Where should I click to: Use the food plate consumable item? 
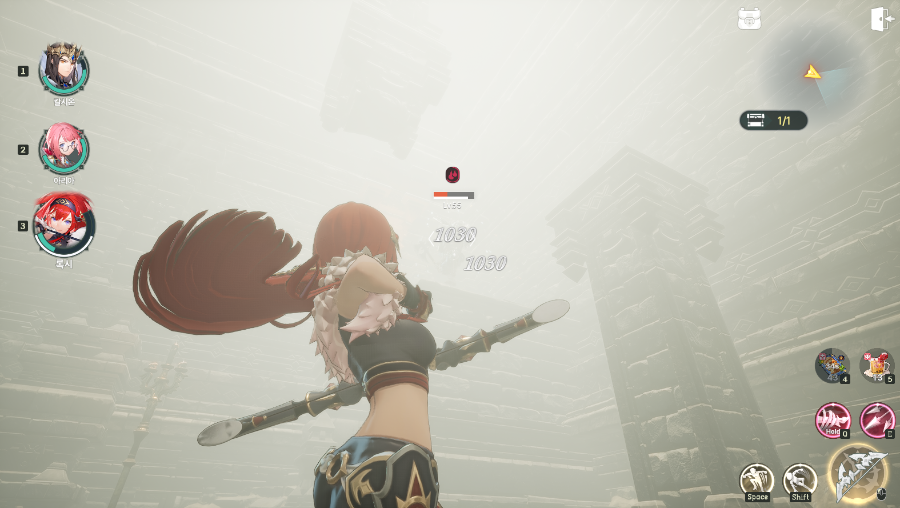pos(832,365)
